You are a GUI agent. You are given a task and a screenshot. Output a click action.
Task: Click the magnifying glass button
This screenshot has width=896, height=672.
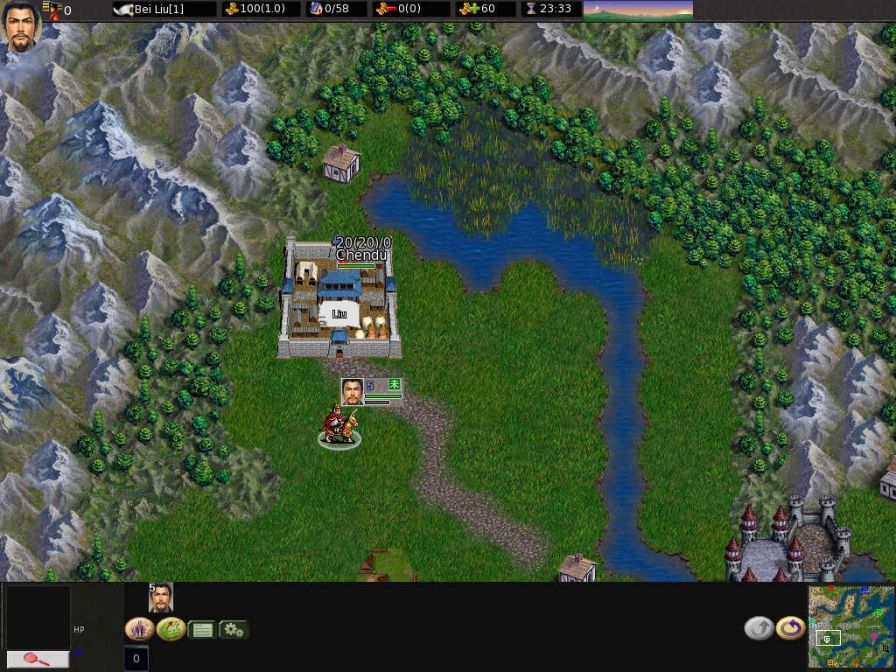[x=38, y=659]
